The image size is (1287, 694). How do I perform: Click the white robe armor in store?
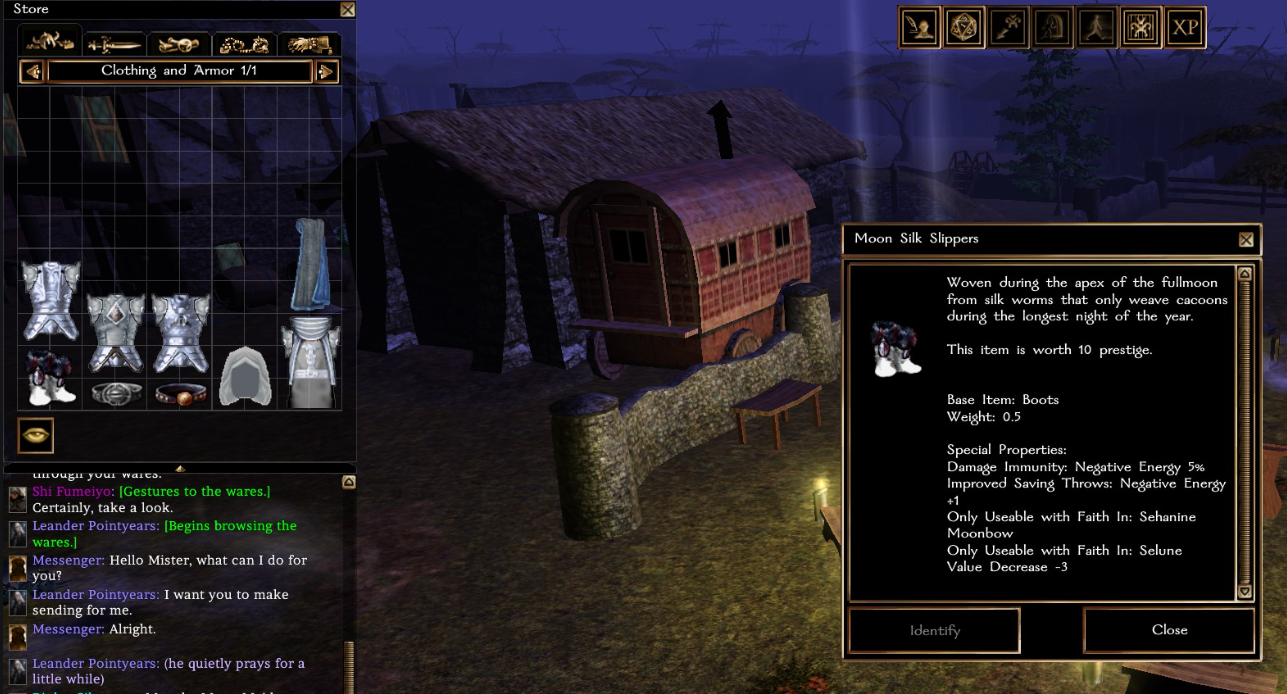(310, 361)
